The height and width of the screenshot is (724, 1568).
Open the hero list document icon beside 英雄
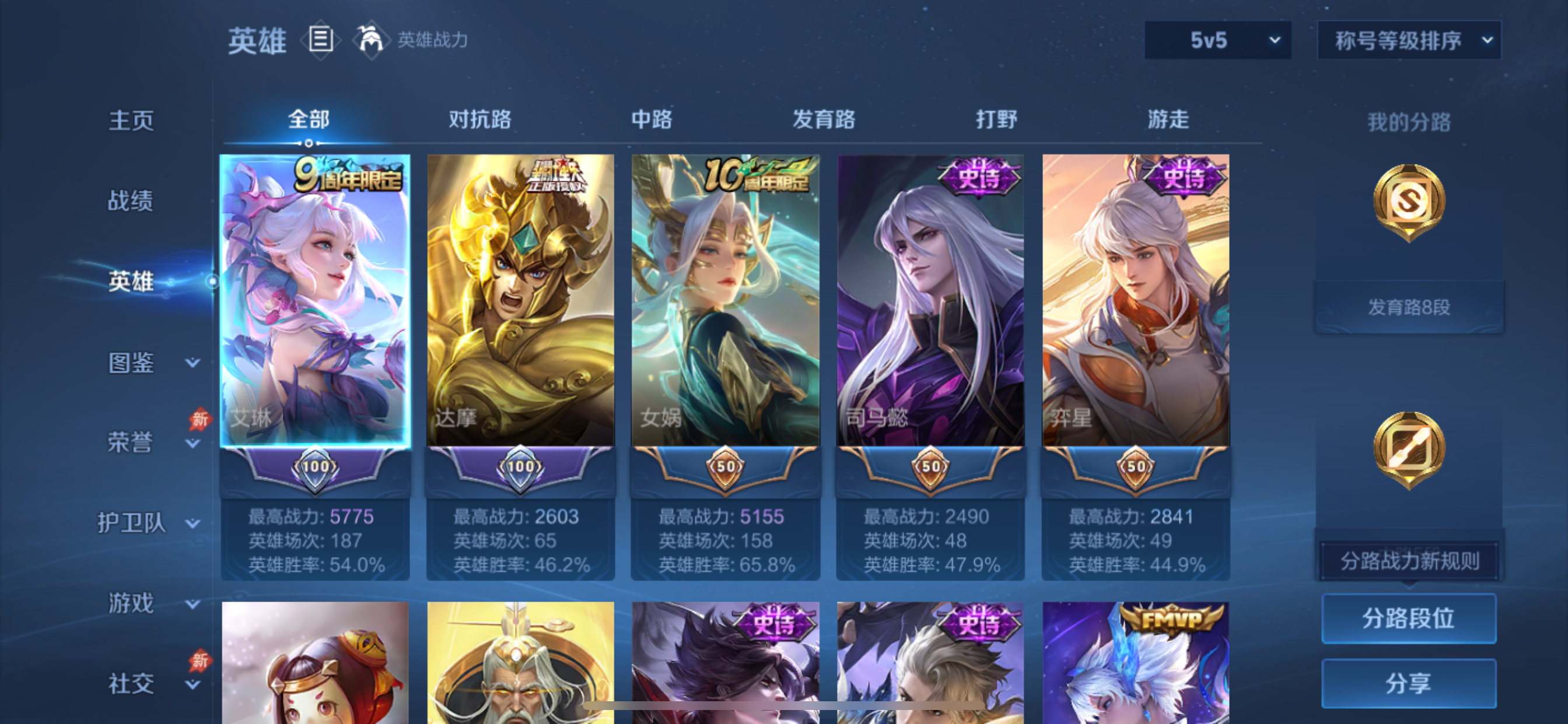[320, 40]
